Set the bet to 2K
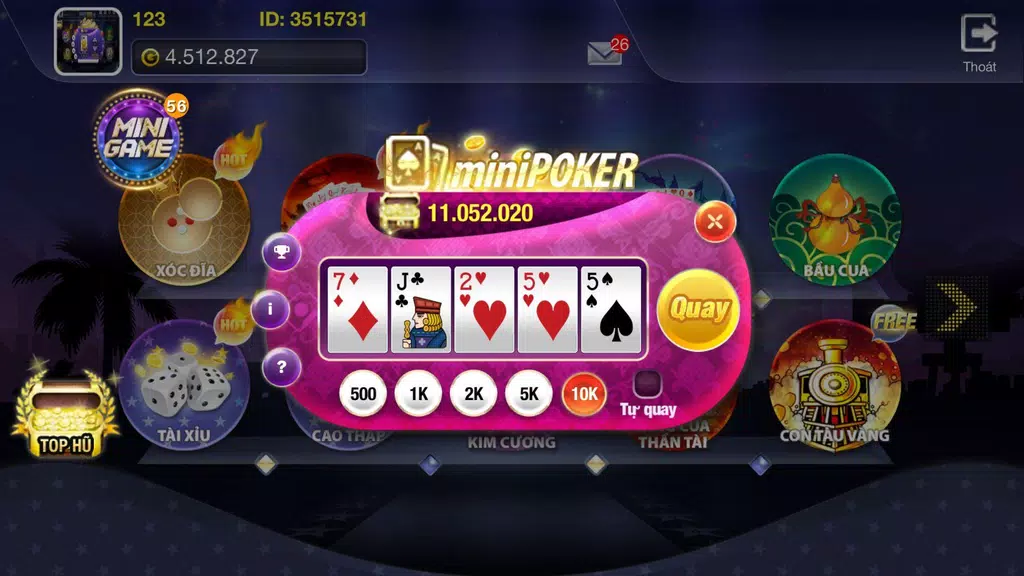The height and width of the screenshot is (576, 1024). (474, 393)
